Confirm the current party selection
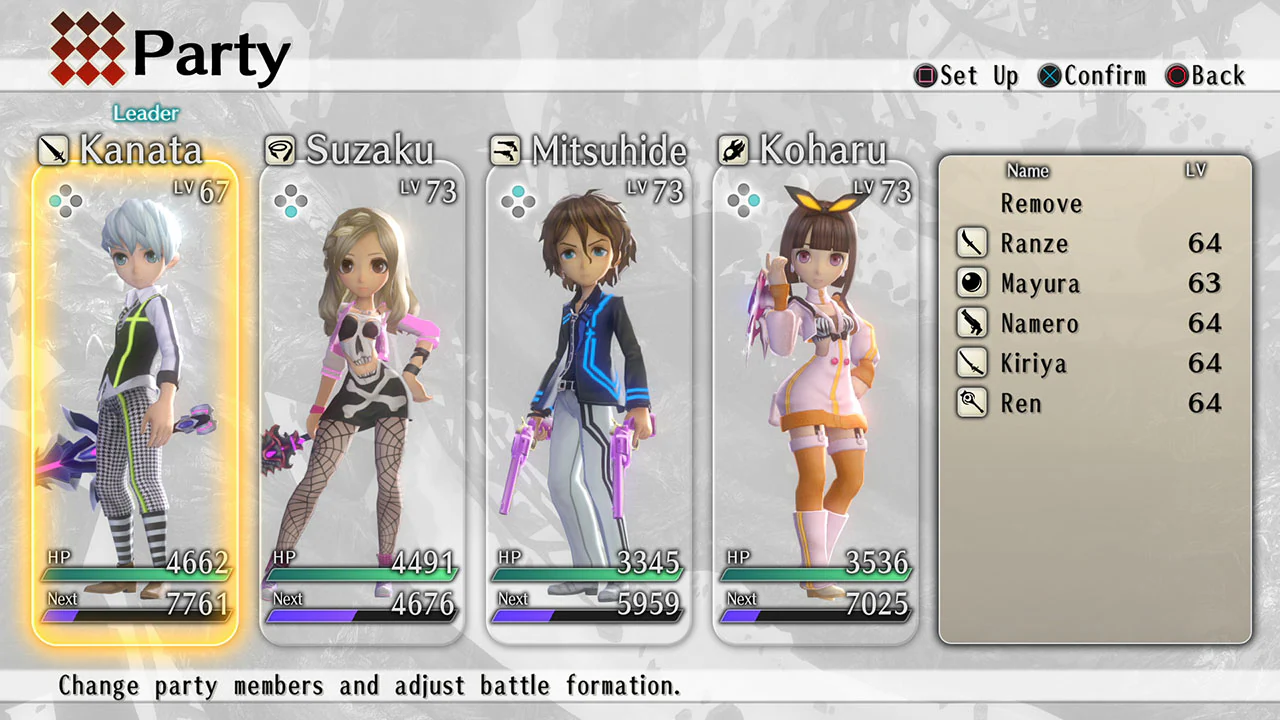The height and width of the screenshot is (720, 1280). pyautogui.click(x=1092, y=76)
